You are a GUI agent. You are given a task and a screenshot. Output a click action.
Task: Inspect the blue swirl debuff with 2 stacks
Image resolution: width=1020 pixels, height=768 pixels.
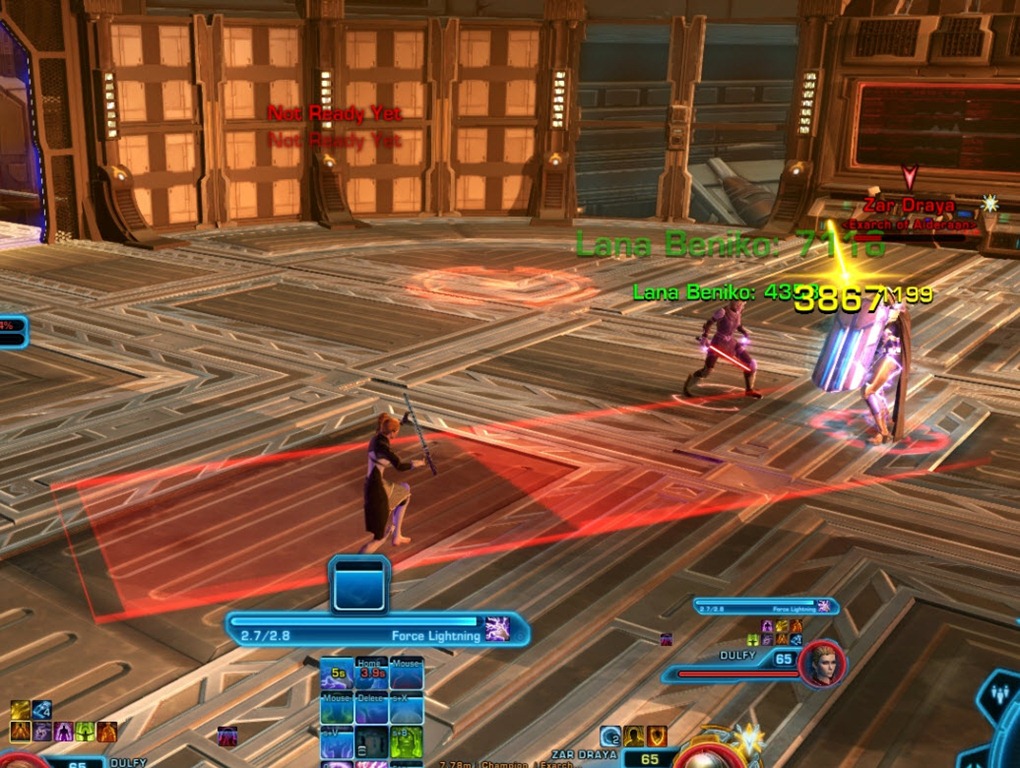tap(610, 737)
